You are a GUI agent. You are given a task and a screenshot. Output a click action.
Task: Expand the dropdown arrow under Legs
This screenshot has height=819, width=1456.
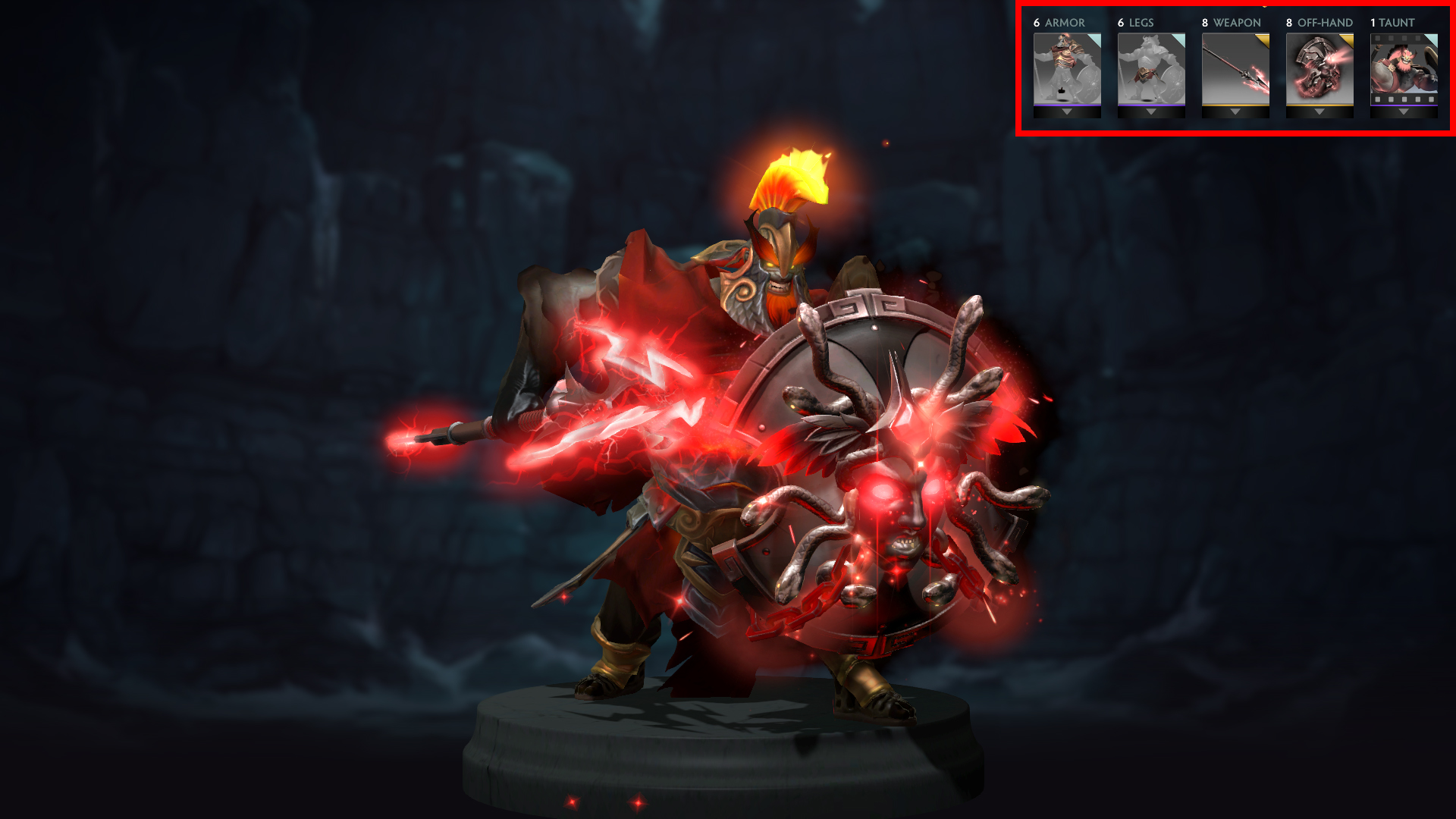click(1151, 112)
